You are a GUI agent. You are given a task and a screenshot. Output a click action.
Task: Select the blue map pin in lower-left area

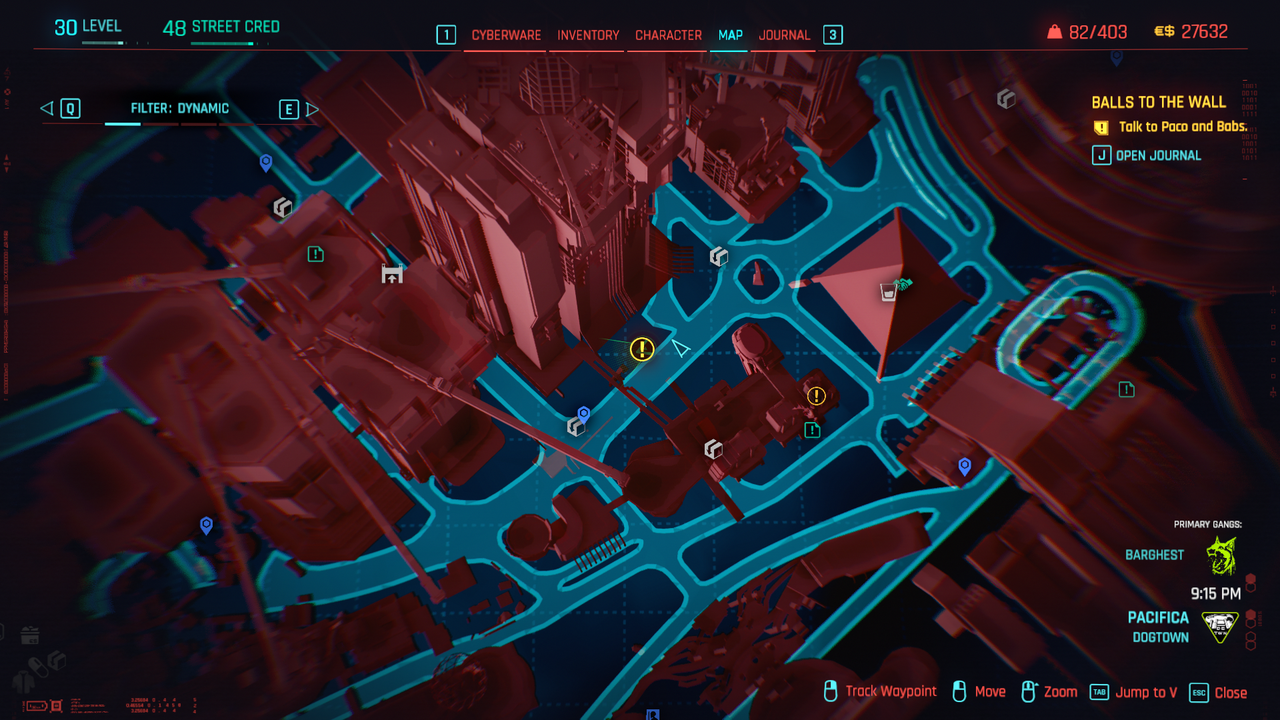pos(206,523)
